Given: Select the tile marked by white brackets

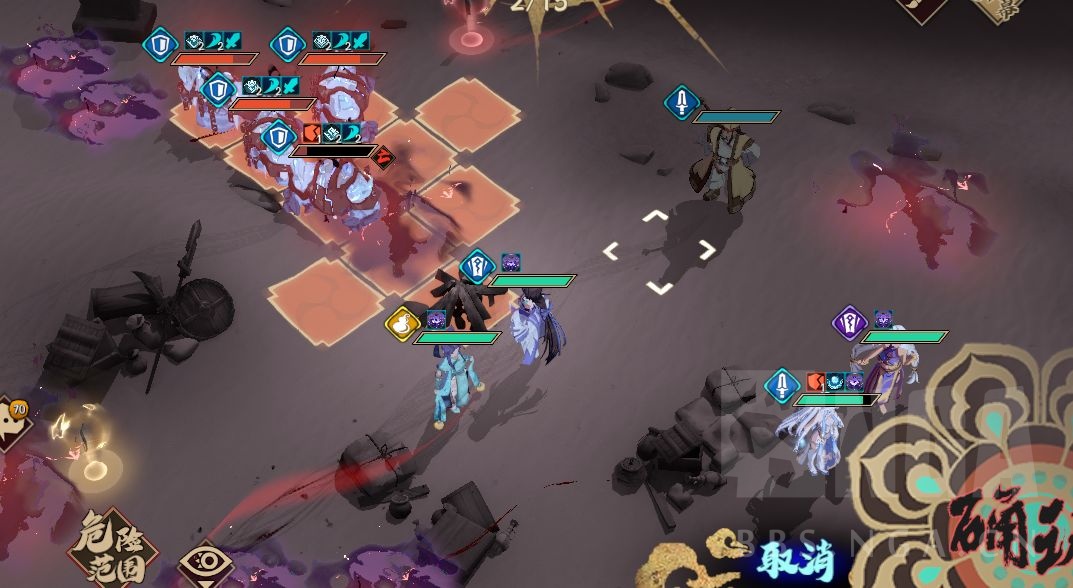Looking at the screenshot, I should click(x=658, y=251).
